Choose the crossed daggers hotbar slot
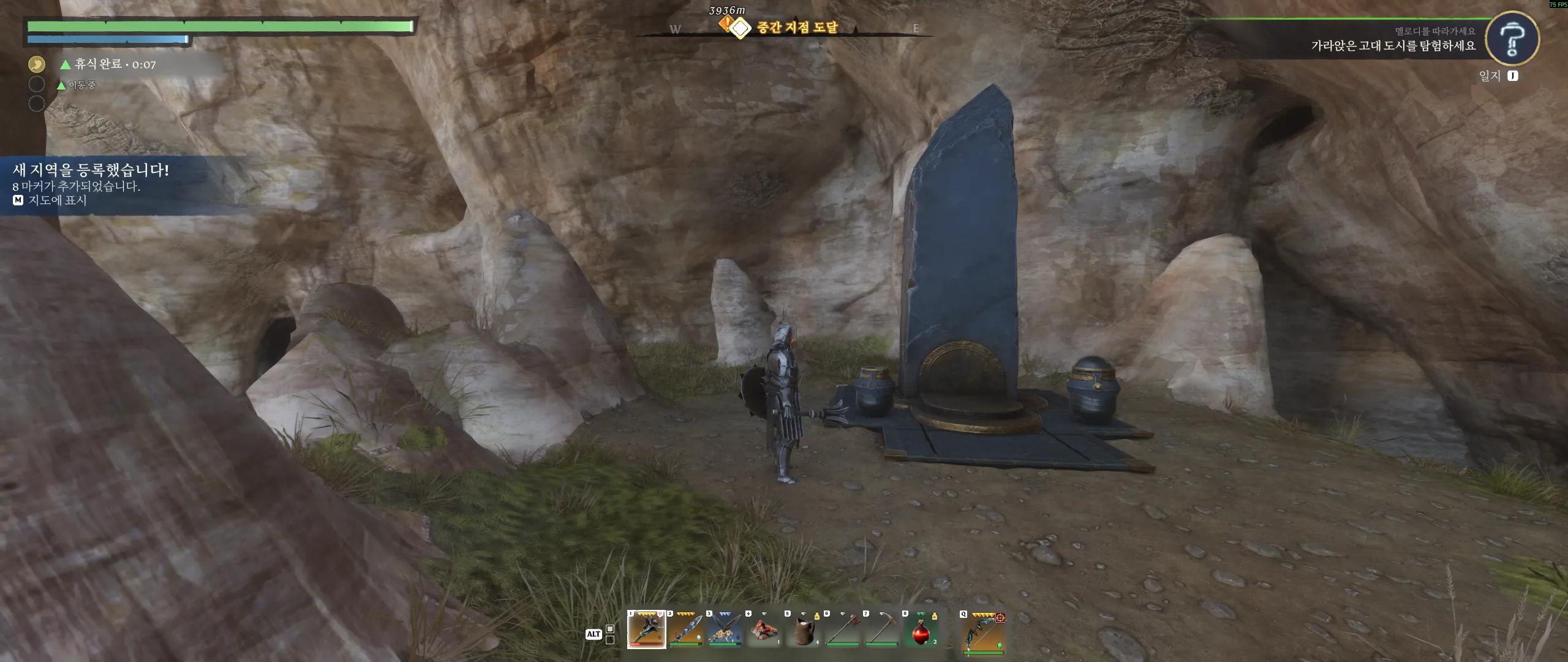 [725, 630]
